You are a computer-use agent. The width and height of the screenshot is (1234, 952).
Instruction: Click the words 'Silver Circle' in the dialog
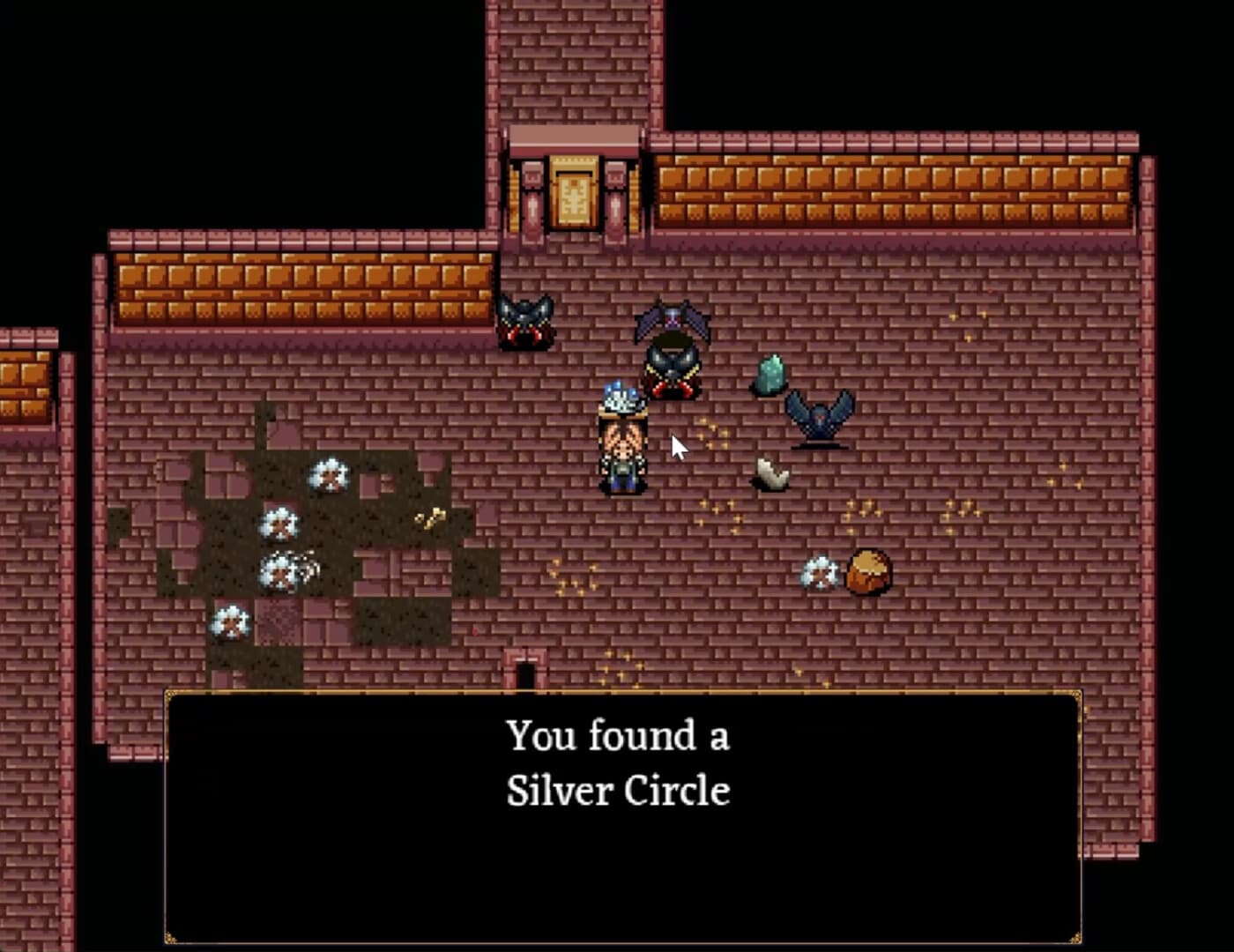point(620,791)
